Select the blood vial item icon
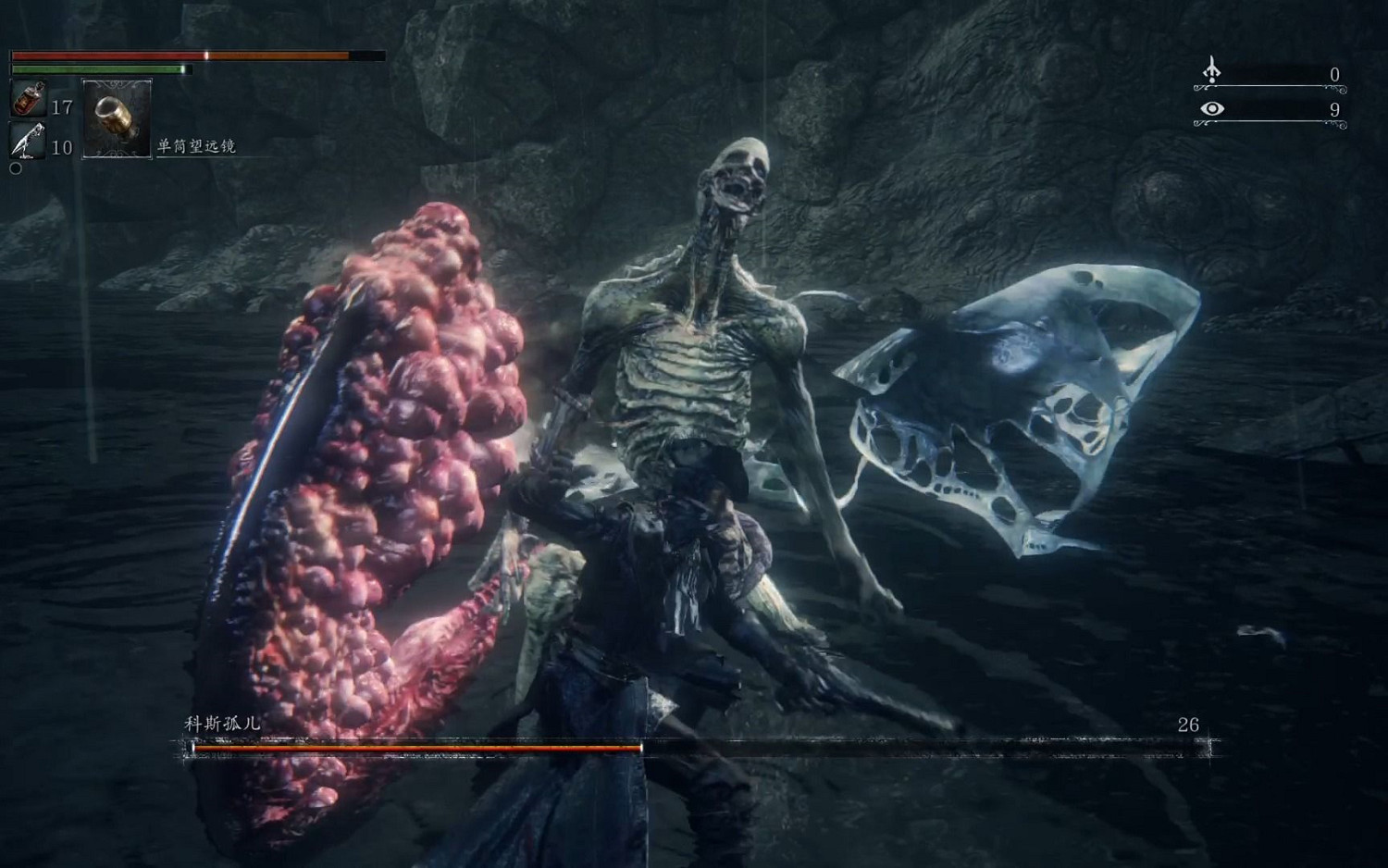This screenshot has width=1388, height=868. tap(28, 99)
